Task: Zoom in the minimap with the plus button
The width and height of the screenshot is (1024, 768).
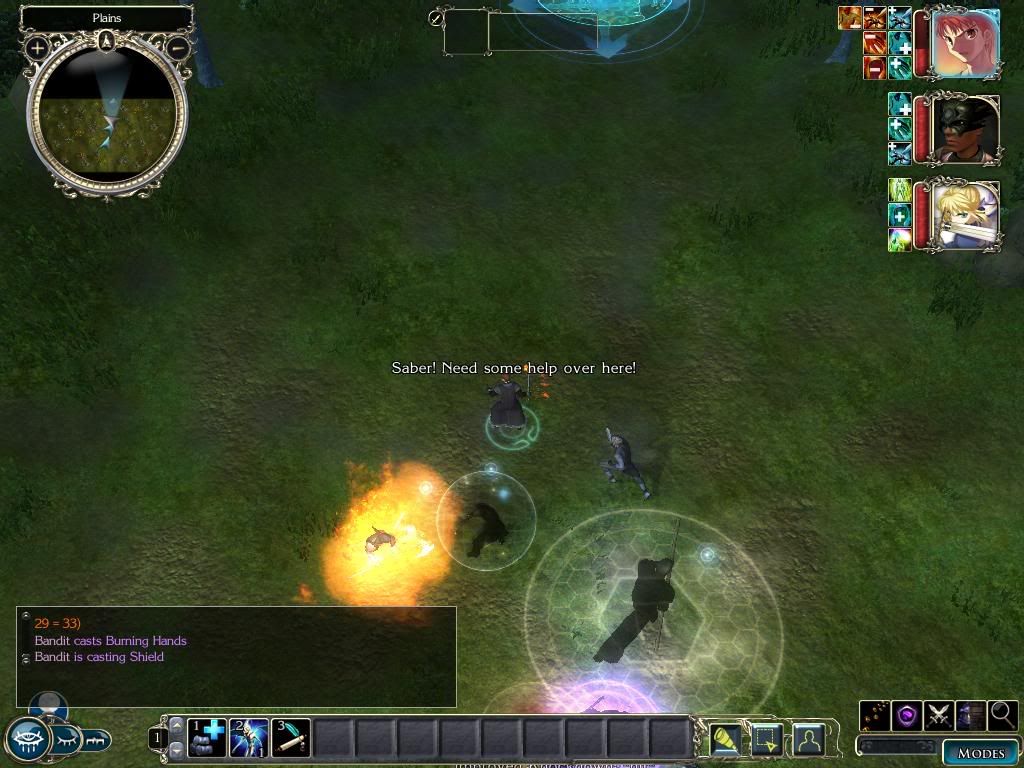Action: (x=37, y=47)
